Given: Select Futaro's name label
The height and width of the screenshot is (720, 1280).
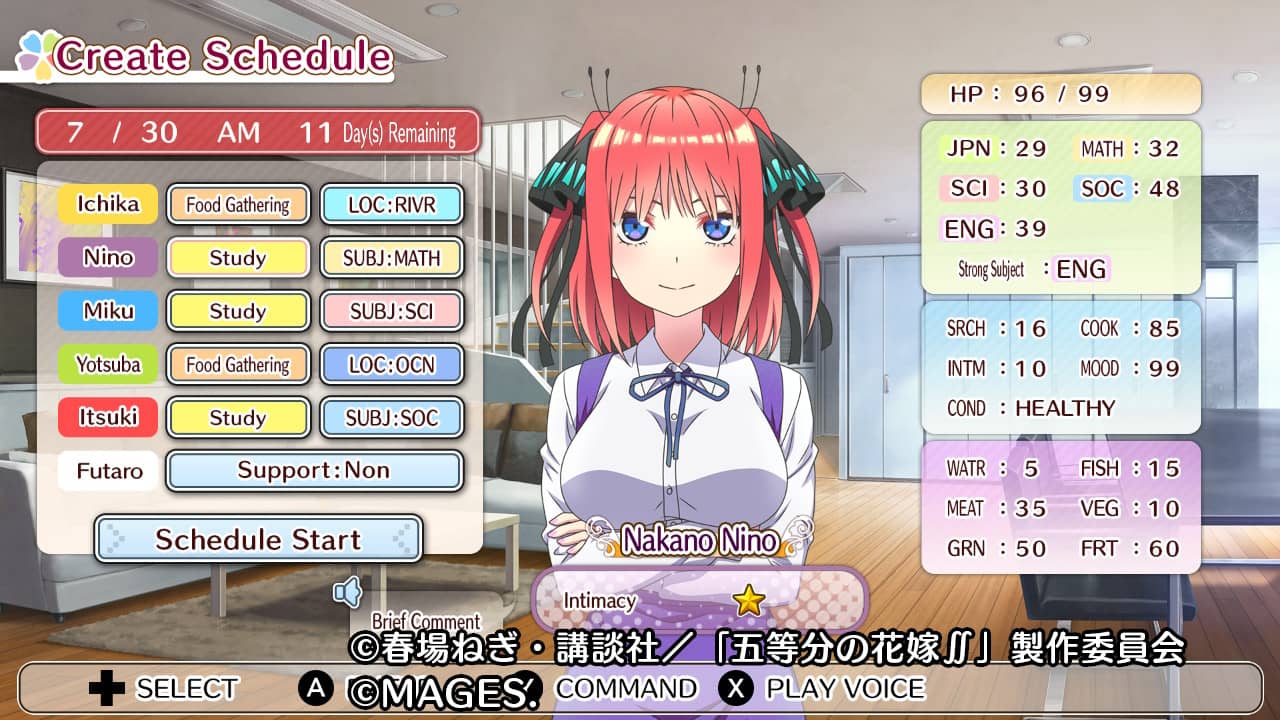Looking at the screenshot, I should click(108, 470).
